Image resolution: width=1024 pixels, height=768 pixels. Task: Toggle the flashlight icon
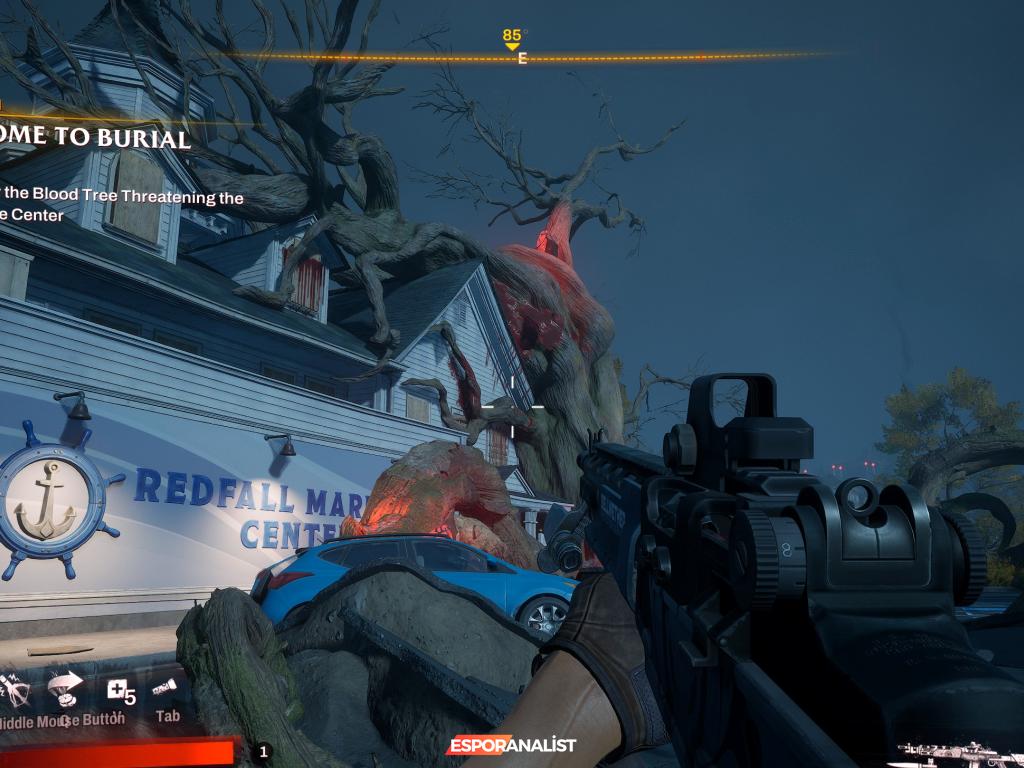pyautogui.click(x=166, y=688)
